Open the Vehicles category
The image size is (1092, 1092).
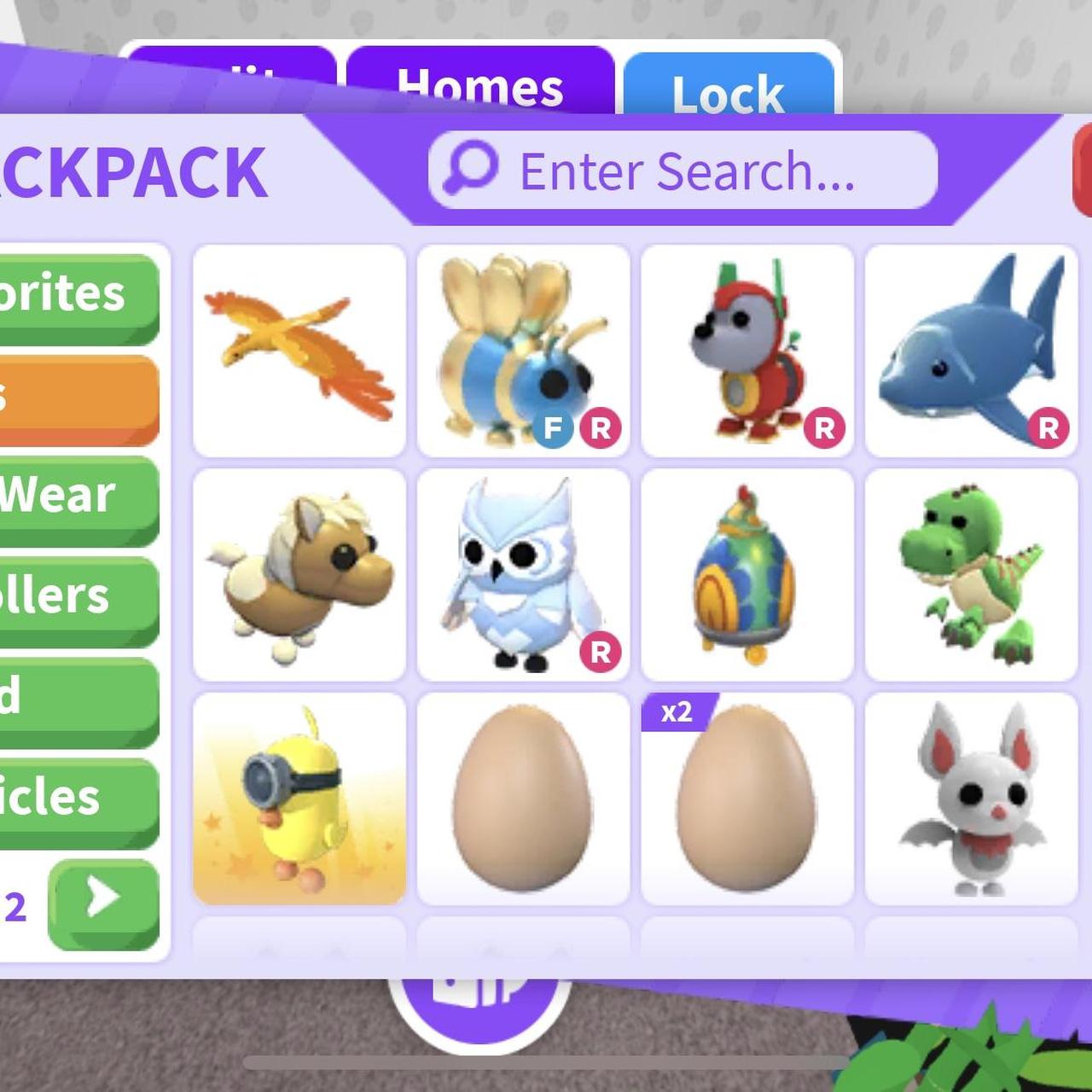pyautogui.click(x=77, y=800)
